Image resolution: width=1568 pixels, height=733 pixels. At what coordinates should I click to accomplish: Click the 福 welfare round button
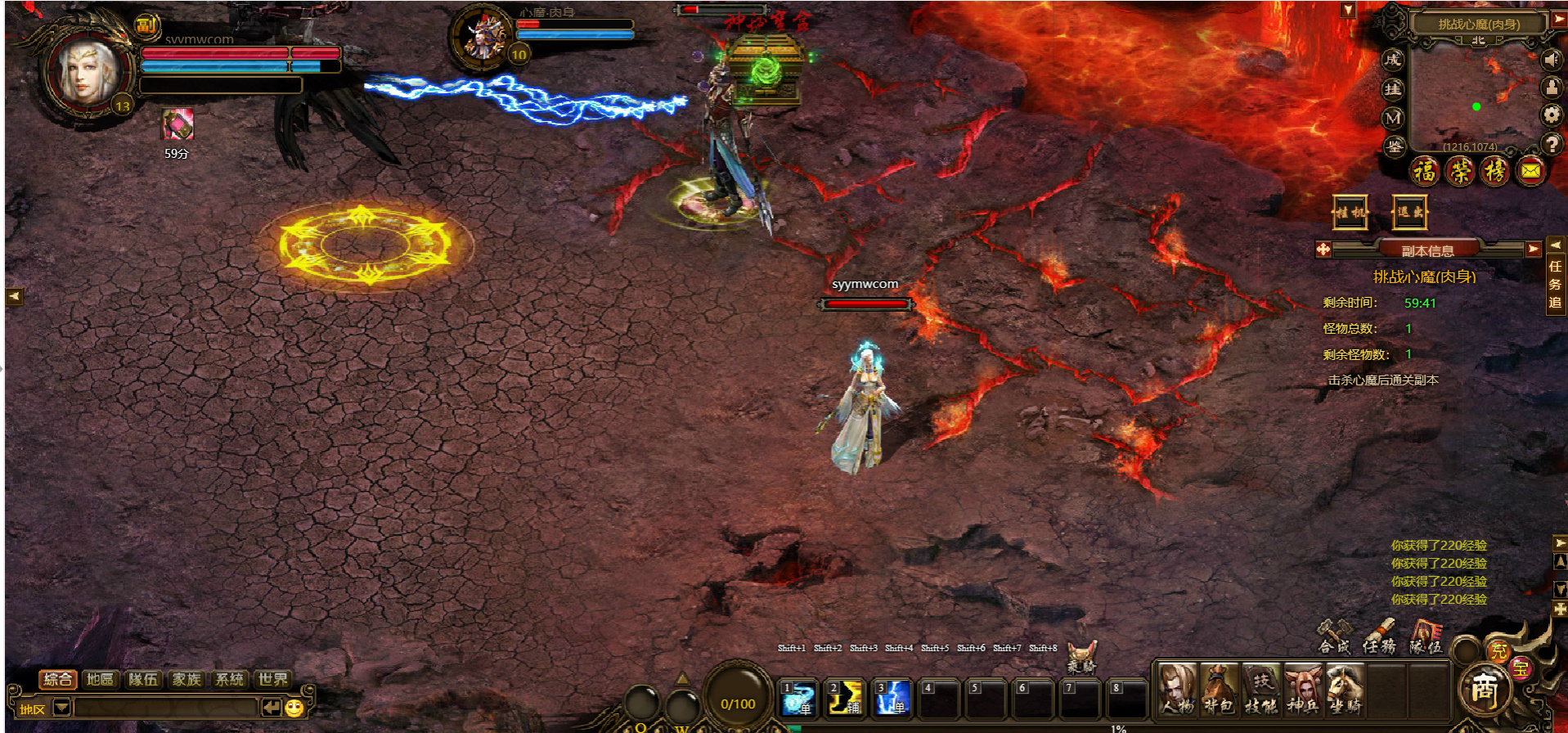(1425, 171)
